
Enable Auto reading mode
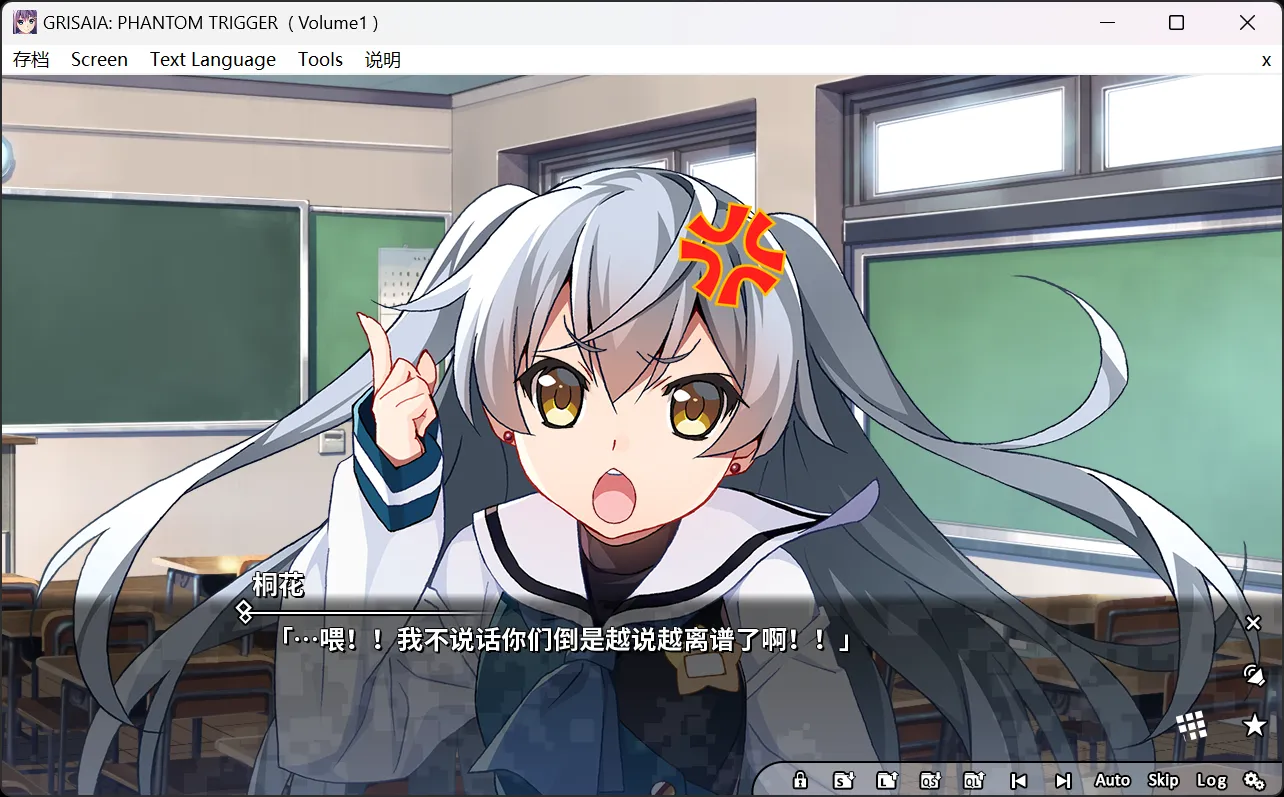(1112, 780)
